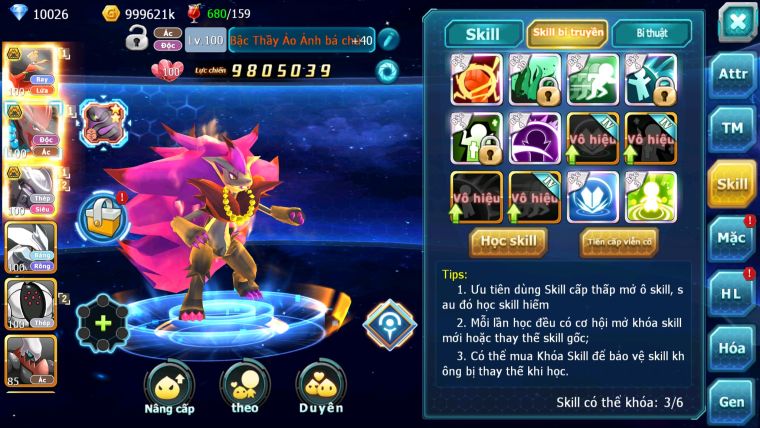Choose the Hóa side tab

click(x=732, y=348)
